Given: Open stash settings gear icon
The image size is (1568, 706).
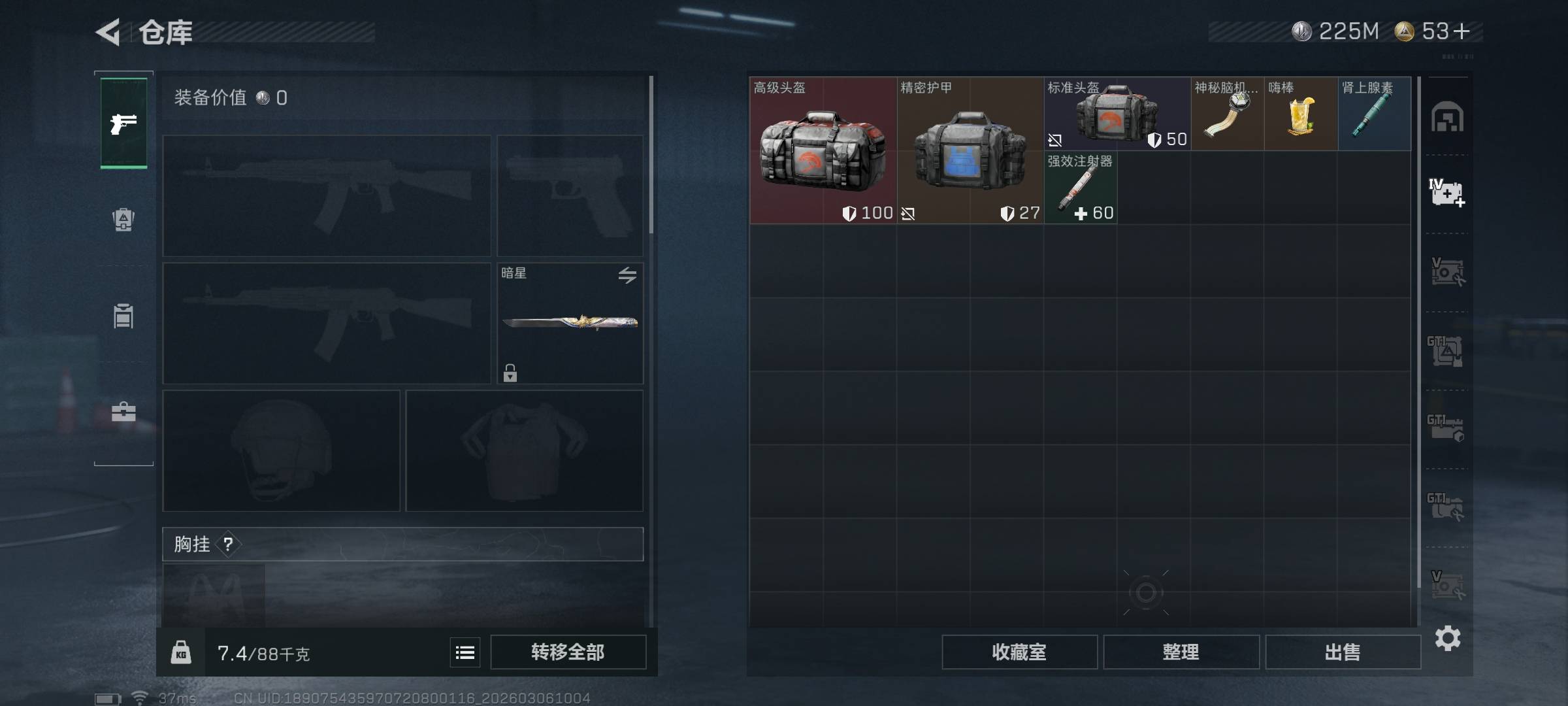Looking at the screenshot, I should coord(1447,638).
